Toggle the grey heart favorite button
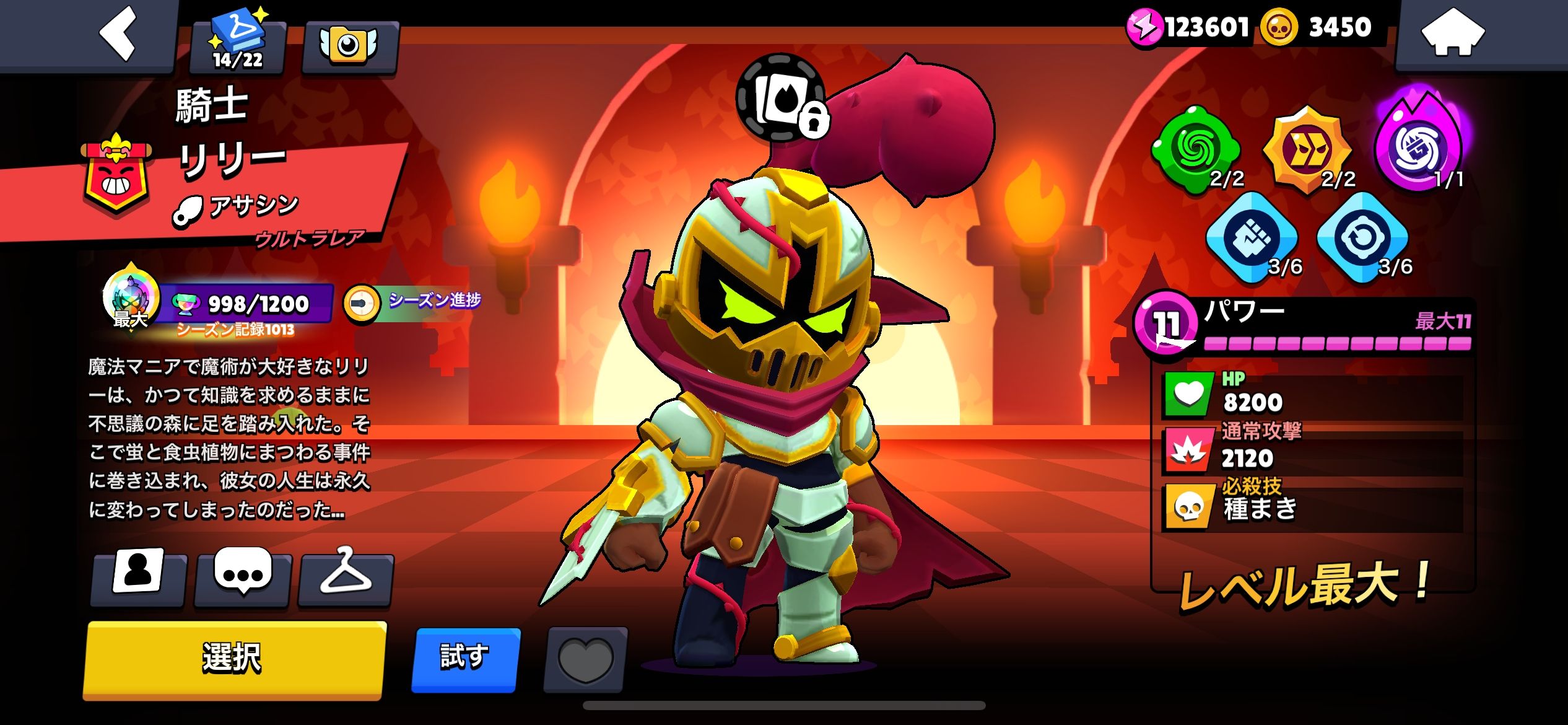This screenshot has height=725, width=1568. point(585,659)
